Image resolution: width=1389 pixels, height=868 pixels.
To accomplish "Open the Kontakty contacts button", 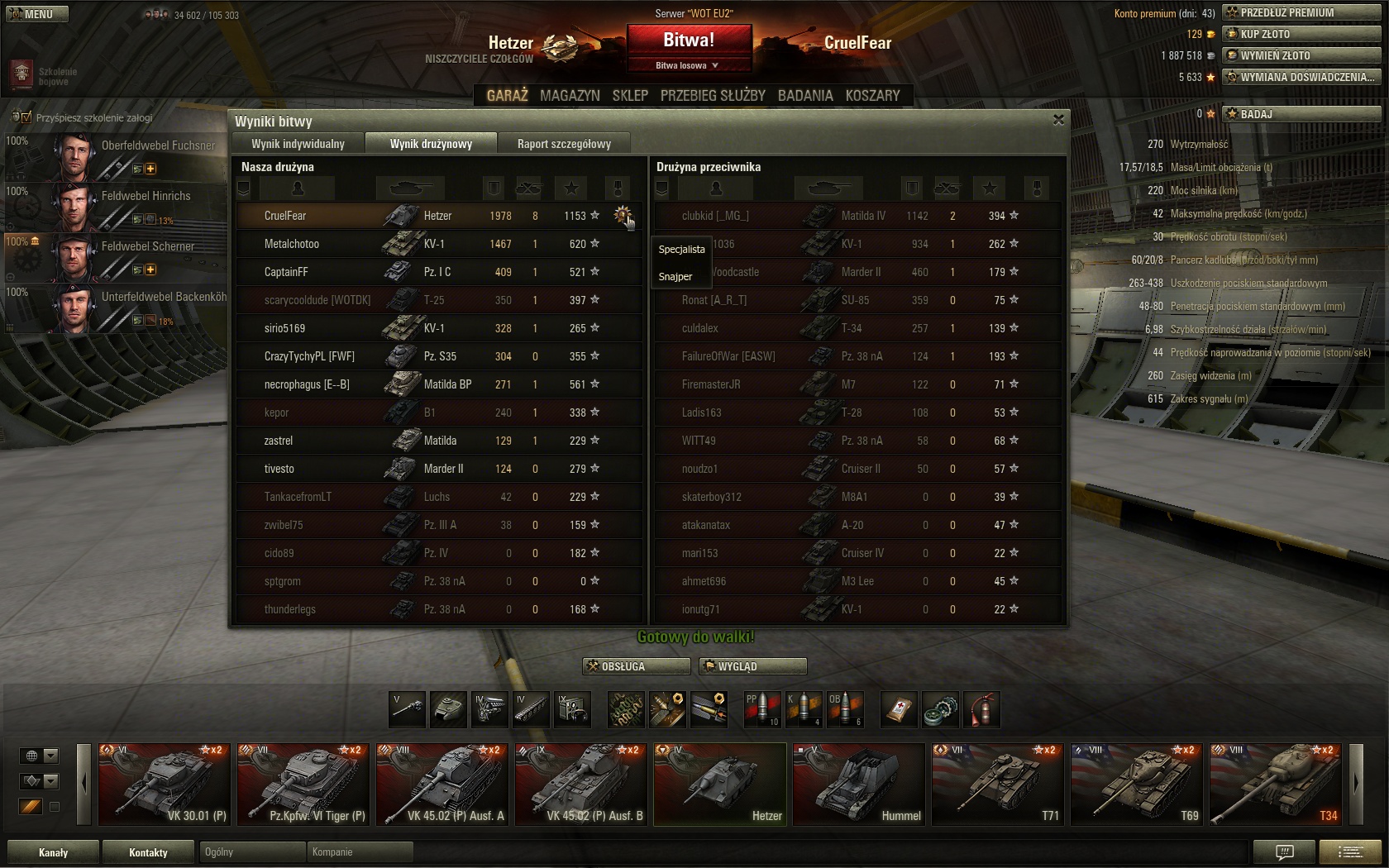I will [x=148, y=852].
